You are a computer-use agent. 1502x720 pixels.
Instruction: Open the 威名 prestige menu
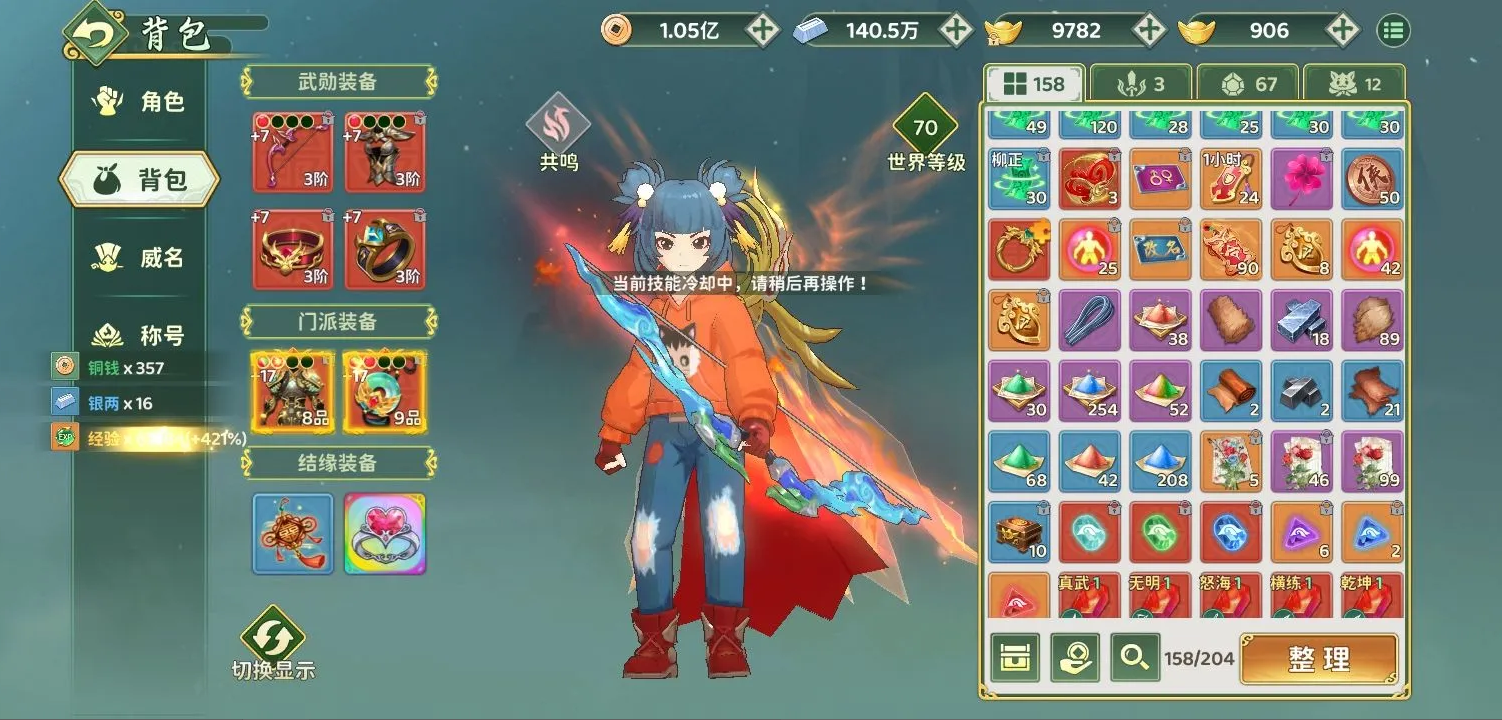(x=140, y=258)
